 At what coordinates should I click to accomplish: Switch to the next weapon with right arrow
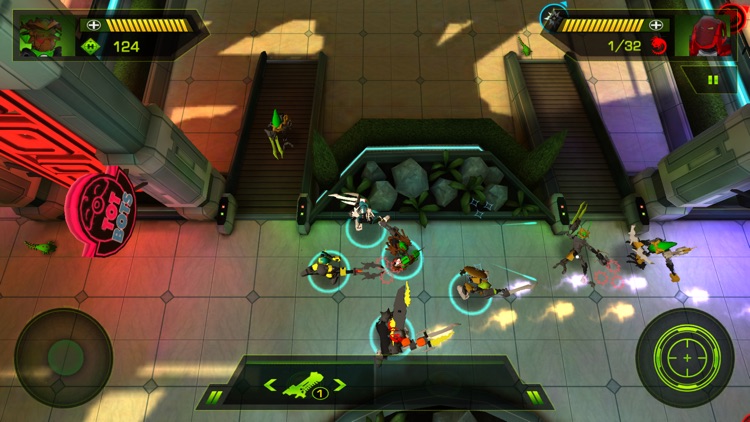[x=340, y=385]
